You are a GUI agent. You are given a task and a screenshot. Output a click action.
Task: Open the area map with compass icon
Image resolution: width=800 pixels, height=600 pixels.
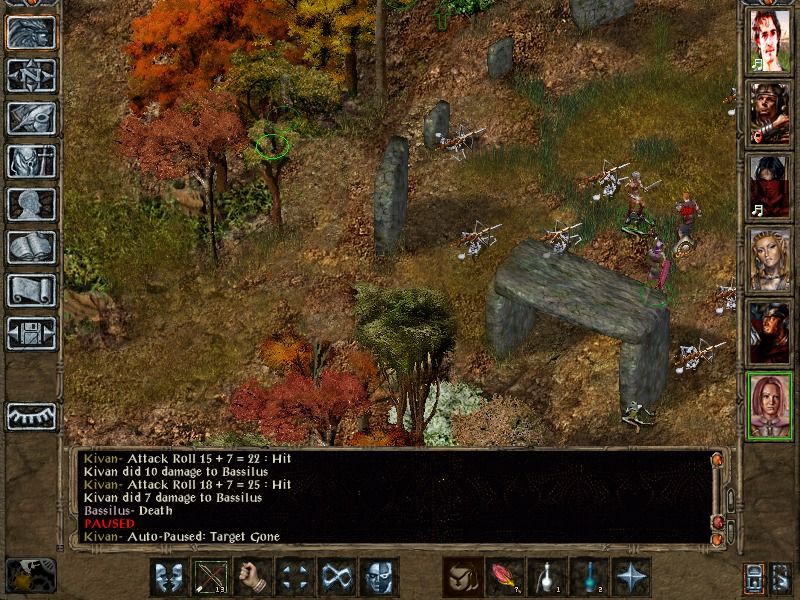click(31, 75)
